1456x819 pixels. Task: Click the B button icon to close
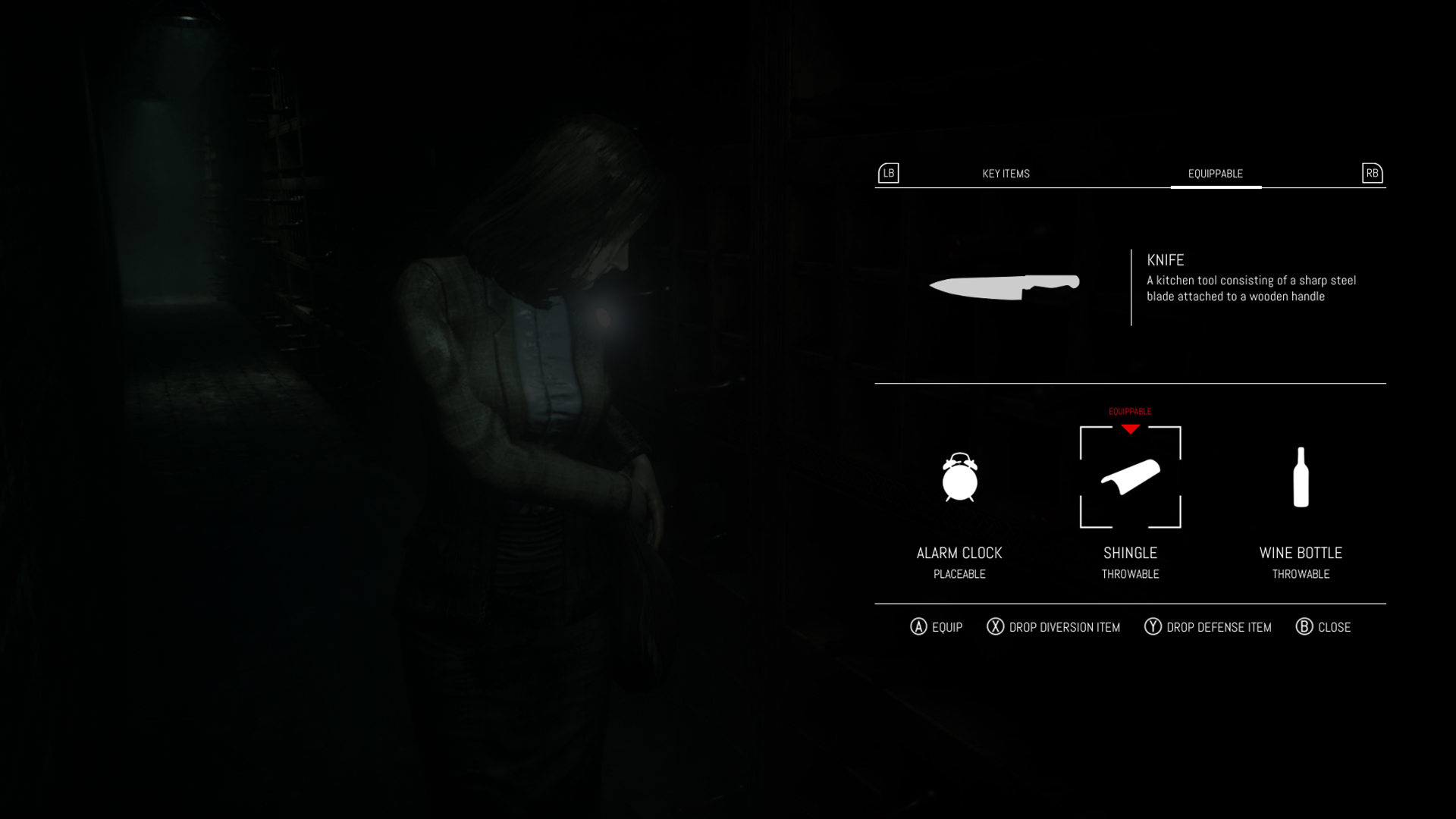pyautogui.click(x=1304, y=627)
